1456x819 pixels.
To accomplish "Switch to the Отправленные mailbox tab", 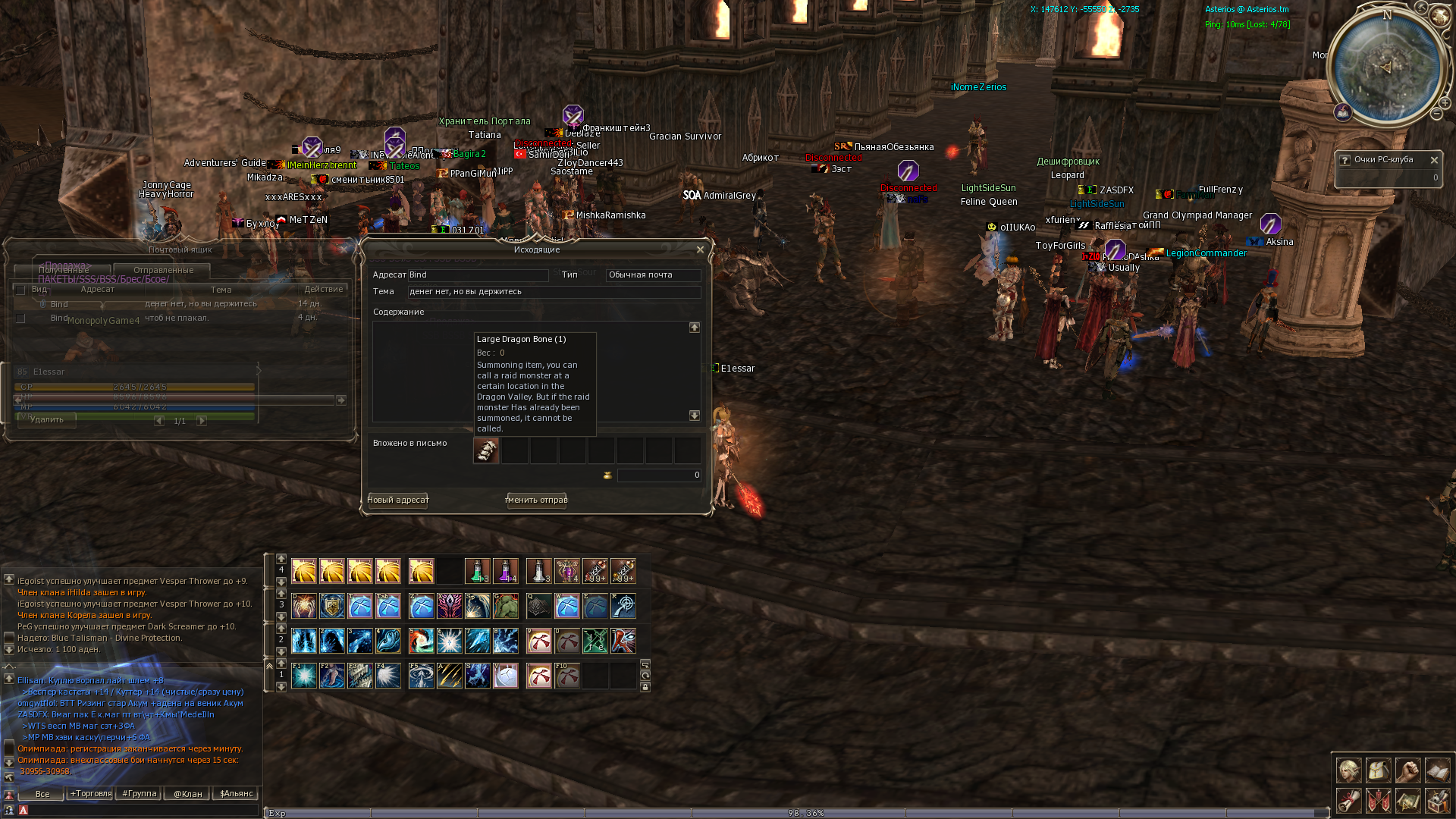I will [163, 270].
